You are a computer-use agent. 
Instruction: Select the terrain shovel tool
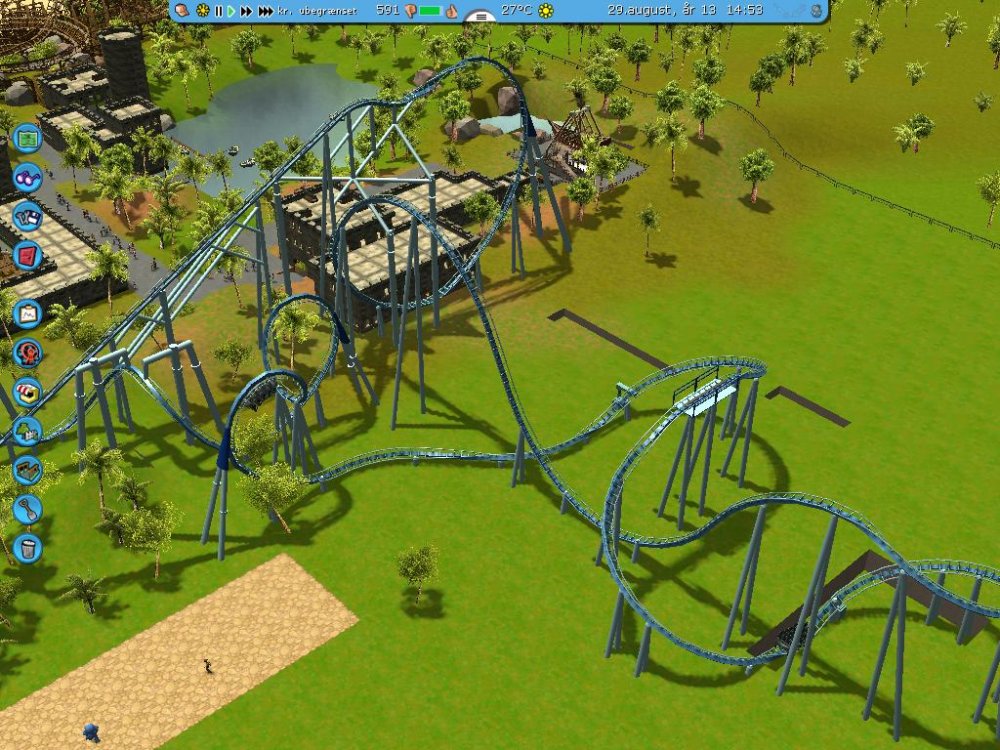point(27,509)
